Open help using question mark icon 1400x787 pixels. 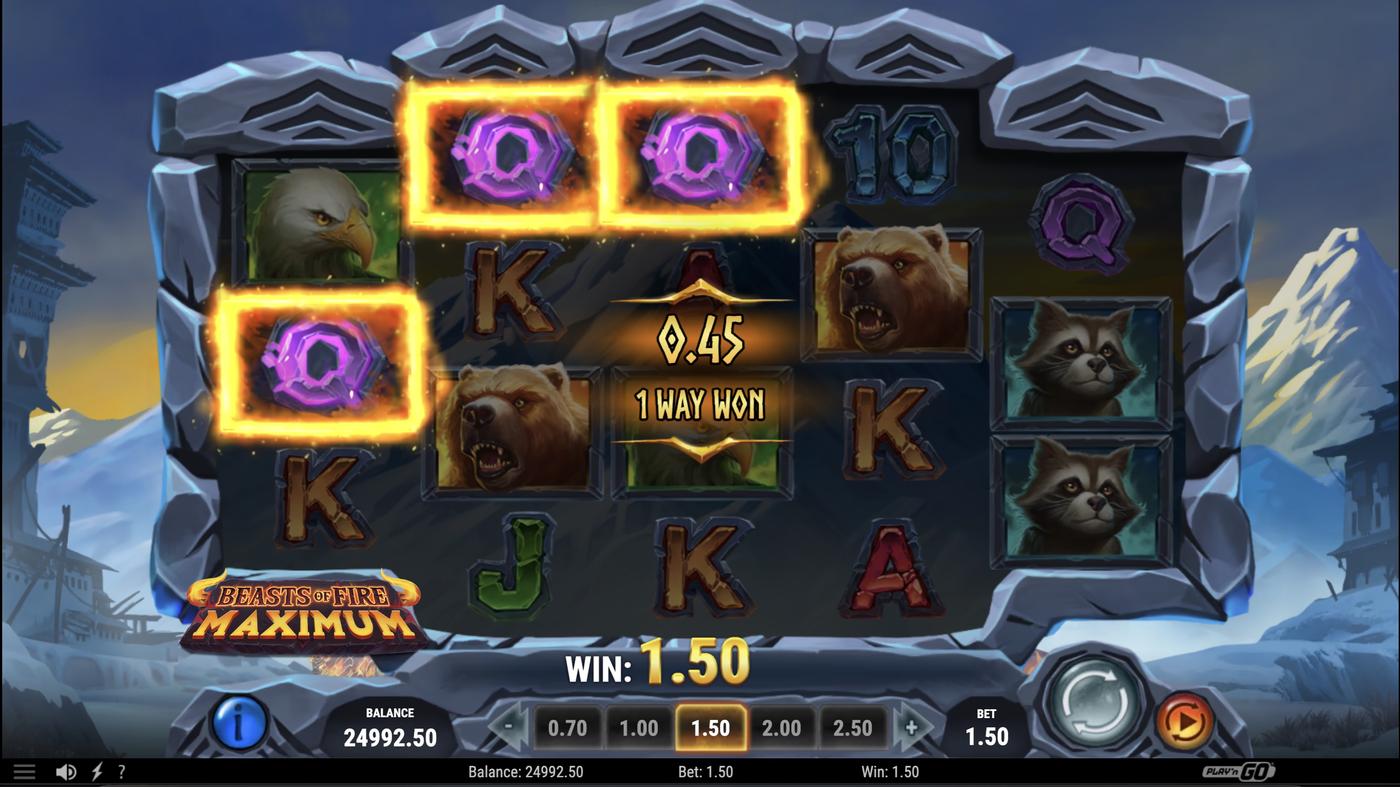tap(122, 770)
